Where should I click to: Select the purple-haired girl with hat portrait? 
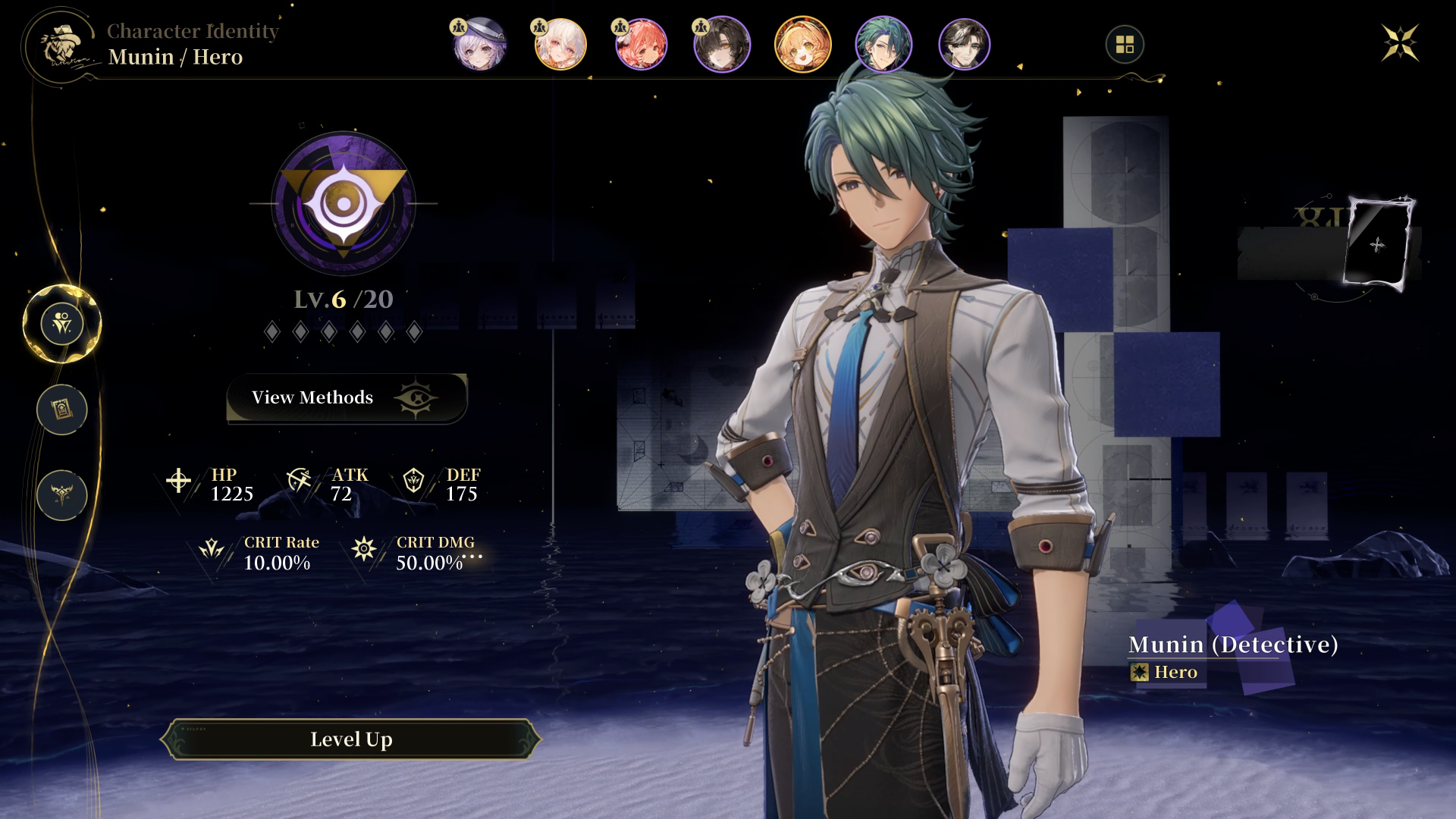click(479, 45)
